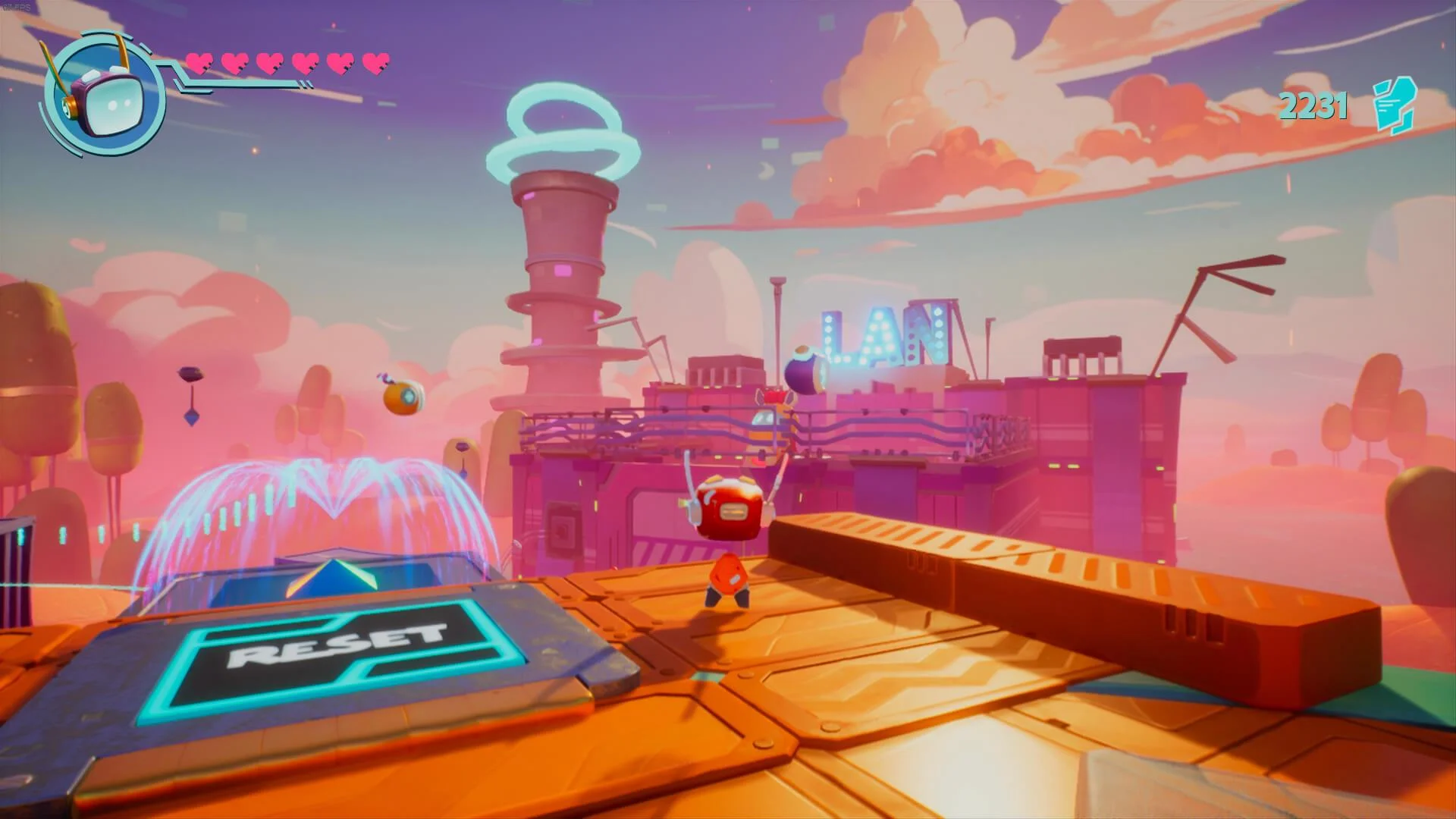The image size is (1456, 819).
Task: Click the chevron lines beside the health bar
Action: click(306, 85)
